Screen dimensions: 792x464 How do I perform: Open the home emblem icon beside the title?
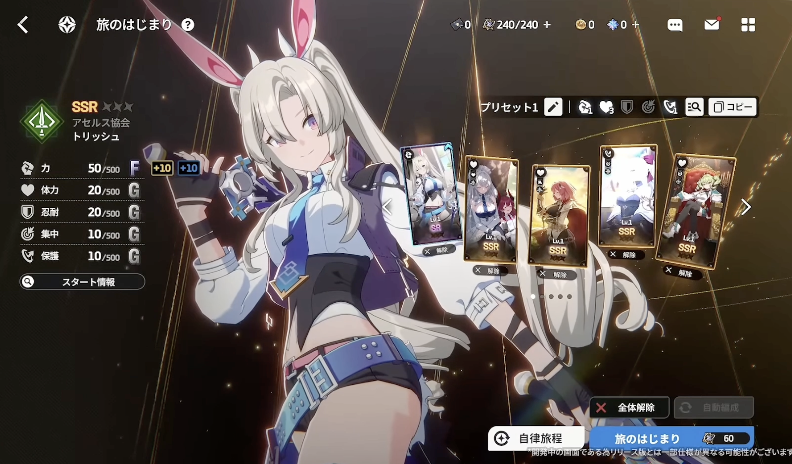click(67, 25)
